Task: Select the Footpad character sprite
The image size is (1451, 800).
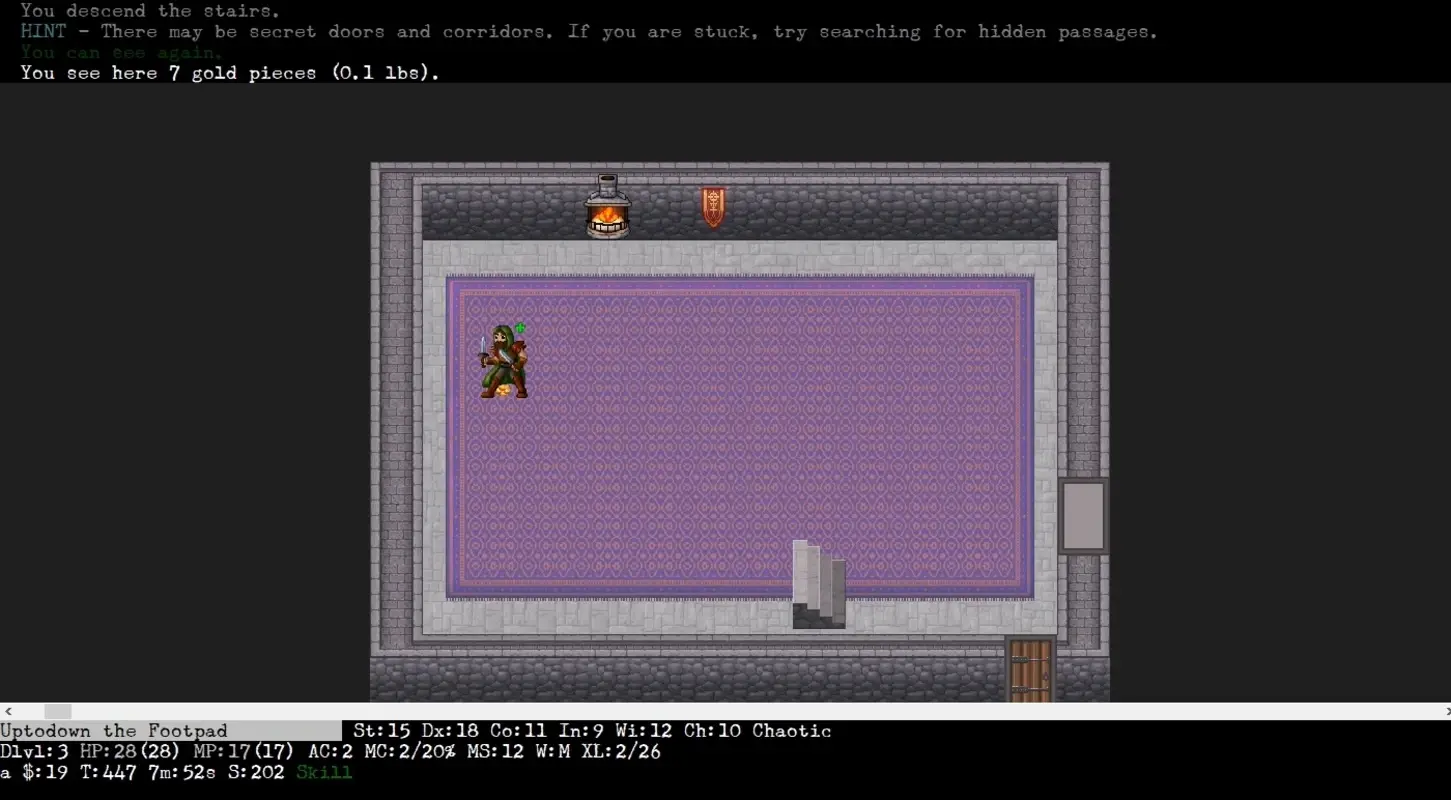Action: click(504, 360)
